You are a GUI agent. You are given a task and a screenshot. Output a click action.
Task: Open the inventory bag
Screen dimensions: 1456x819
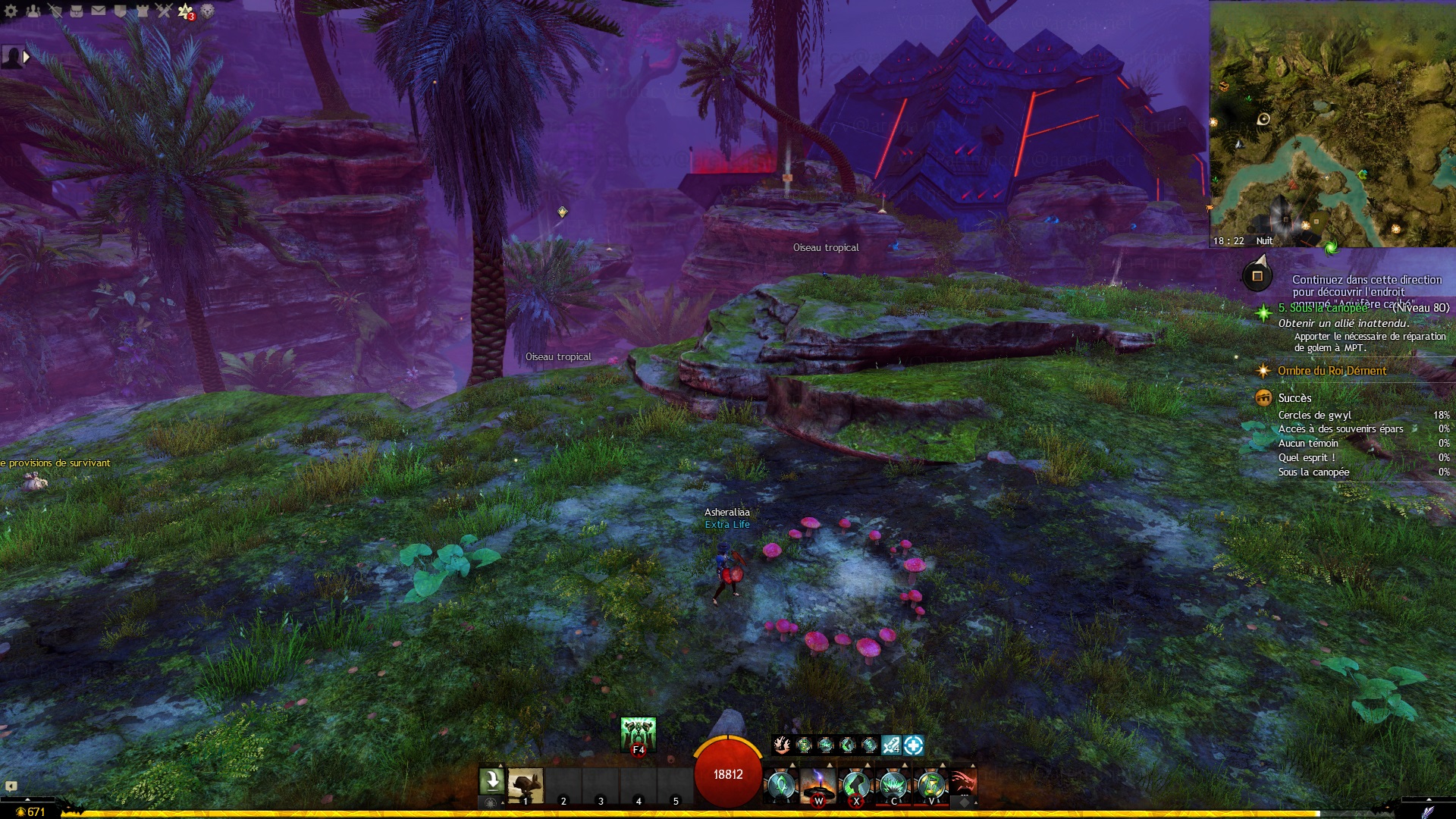pyautogui.click(x=77, y=11)
